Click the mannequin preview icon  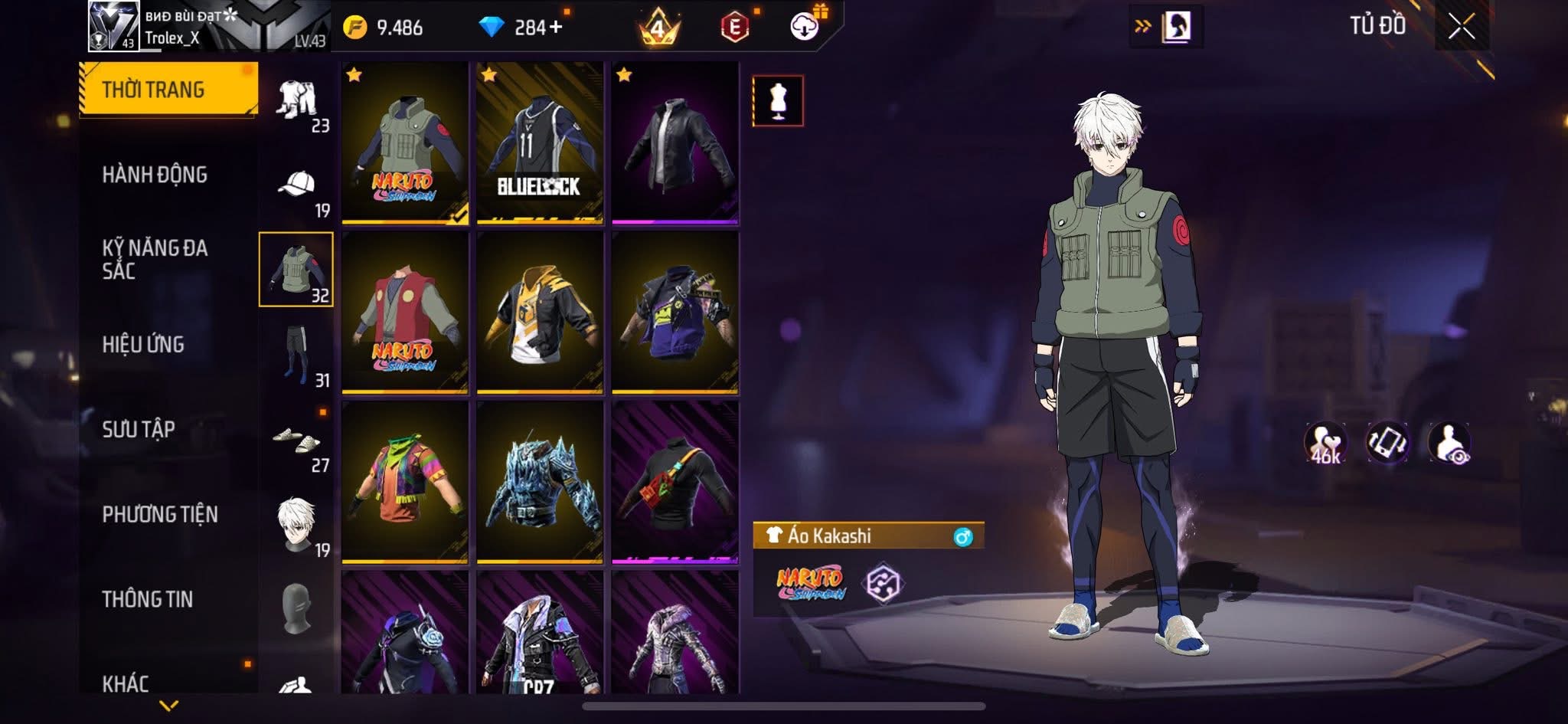(x=778, y=101)
